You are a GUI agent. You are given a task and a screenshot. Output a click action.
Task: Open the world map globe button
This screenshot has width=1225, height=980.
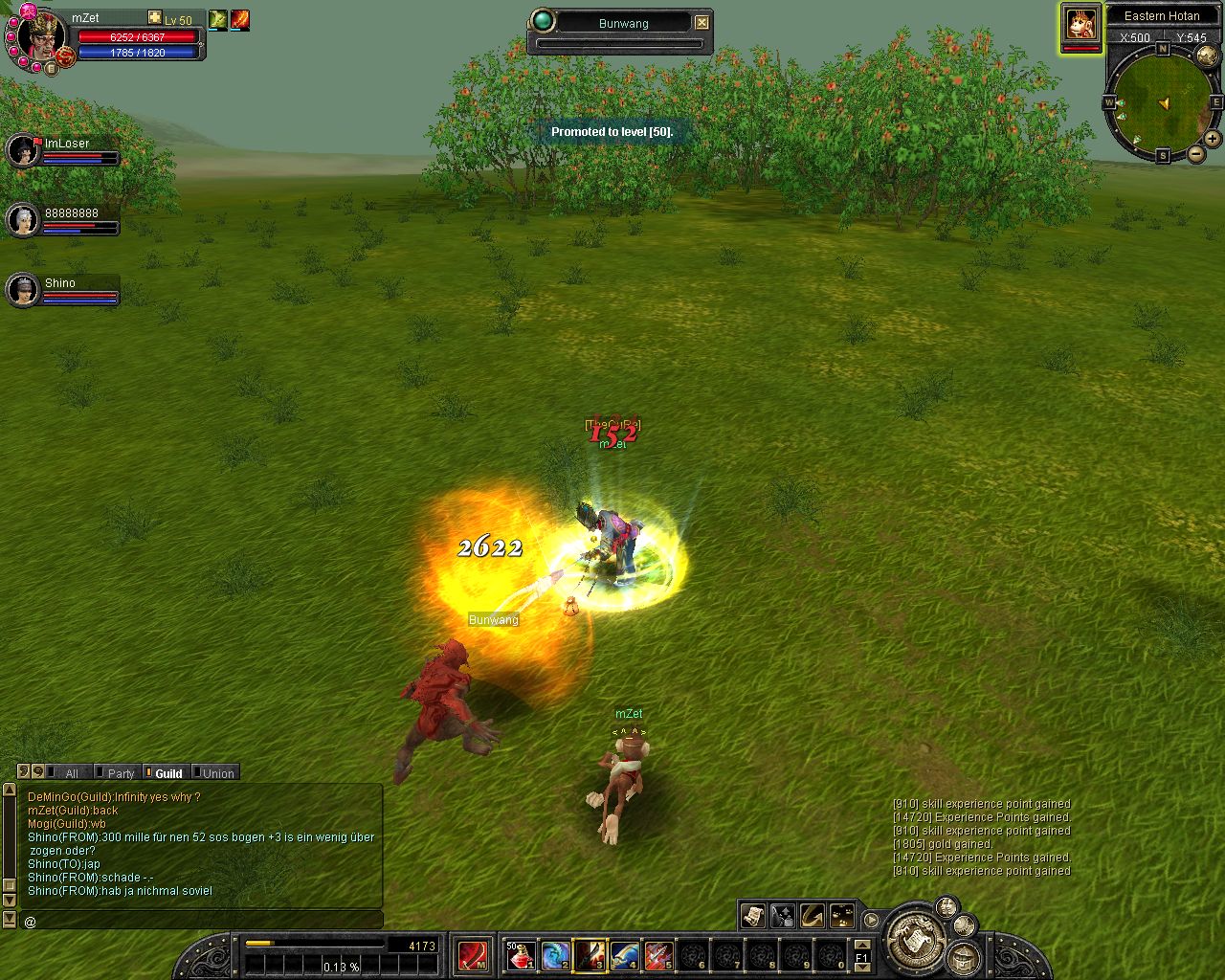click(x=1206, y=56)
